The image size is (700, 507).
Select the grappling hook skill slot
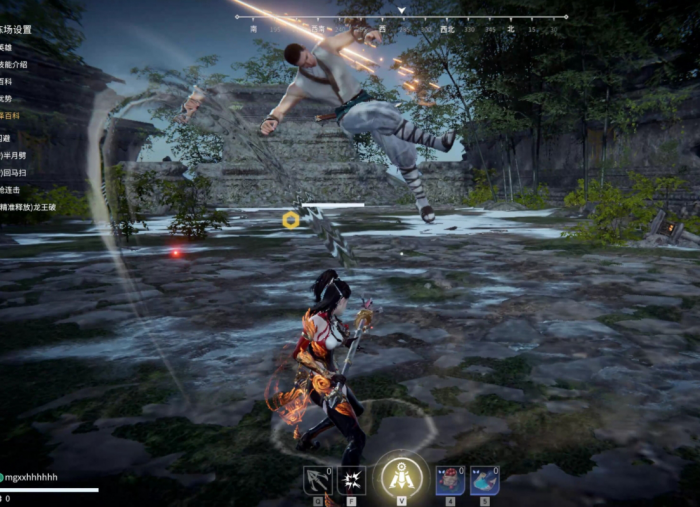318,480
